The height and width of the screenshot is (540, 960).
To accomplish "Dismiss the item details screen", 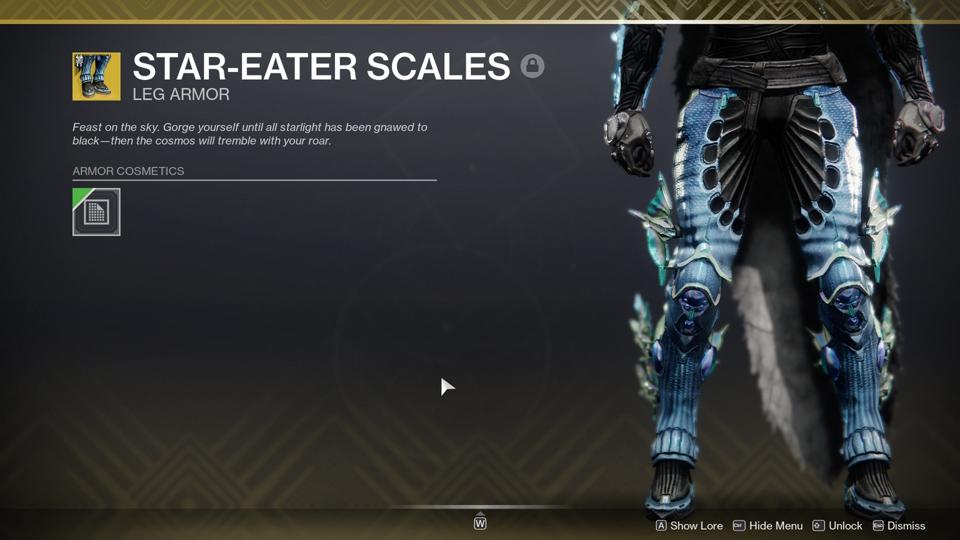I will (x=899, y=526).
